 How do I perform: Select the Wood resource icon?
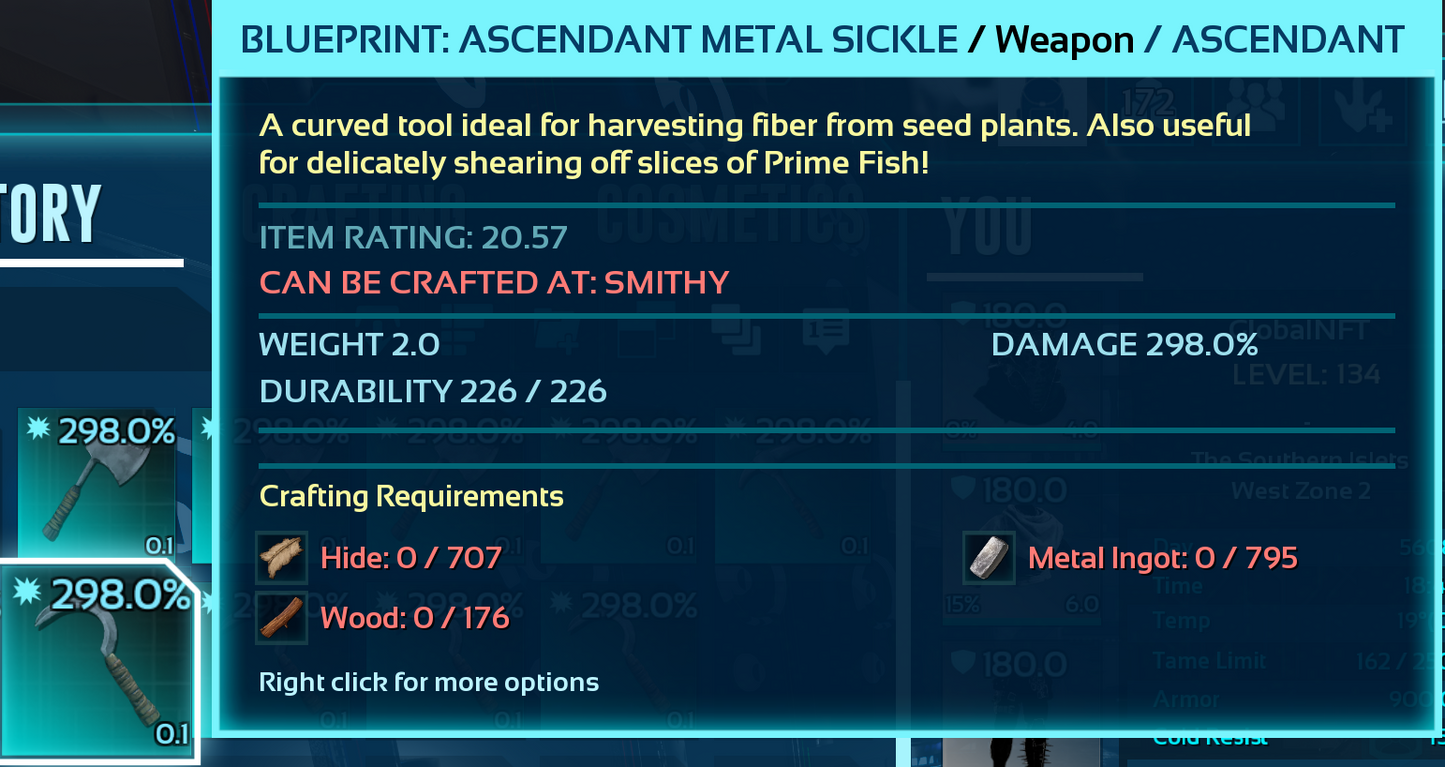281,617
